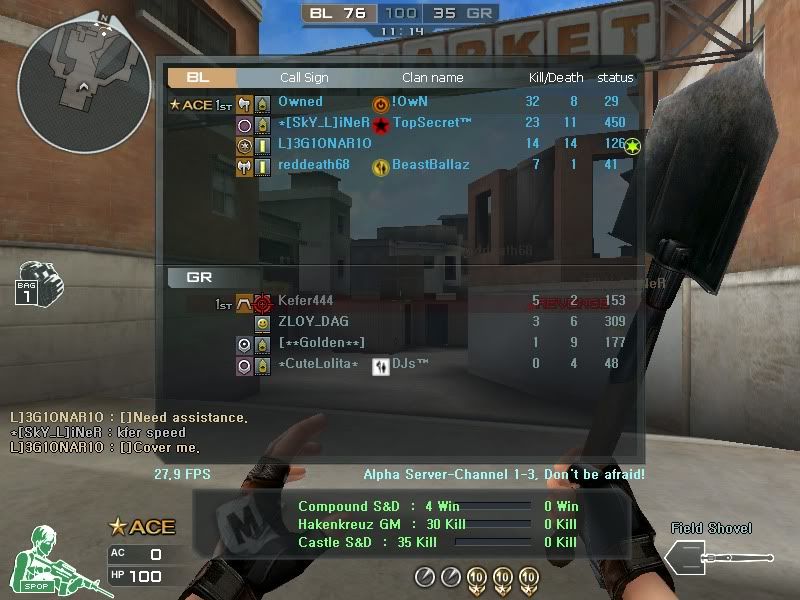800x600 pixels.
Task: Click the BL team header tab
Action: (202, 77)
